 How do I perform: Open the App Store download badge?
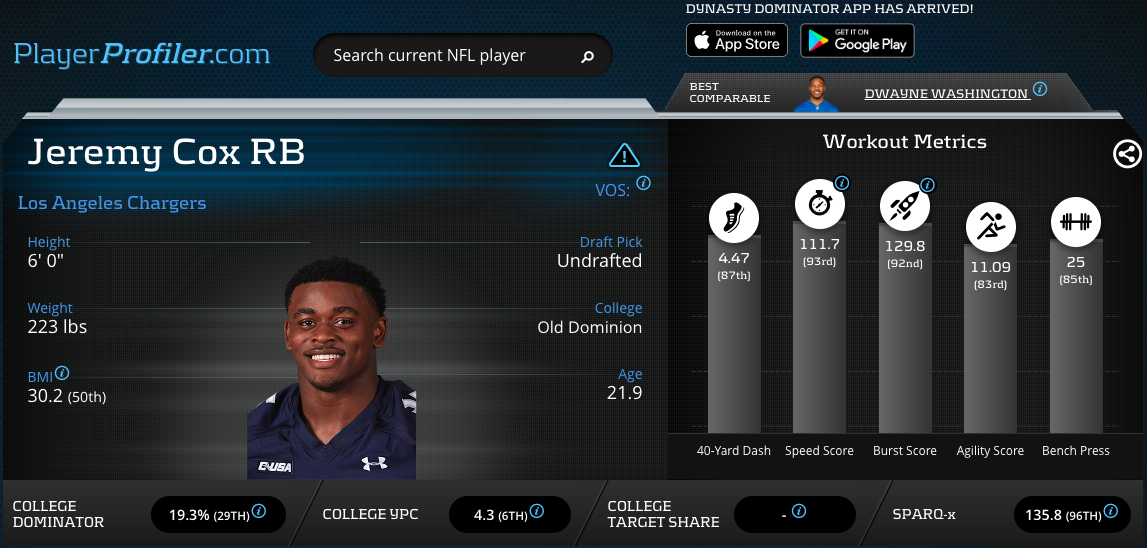737,40
